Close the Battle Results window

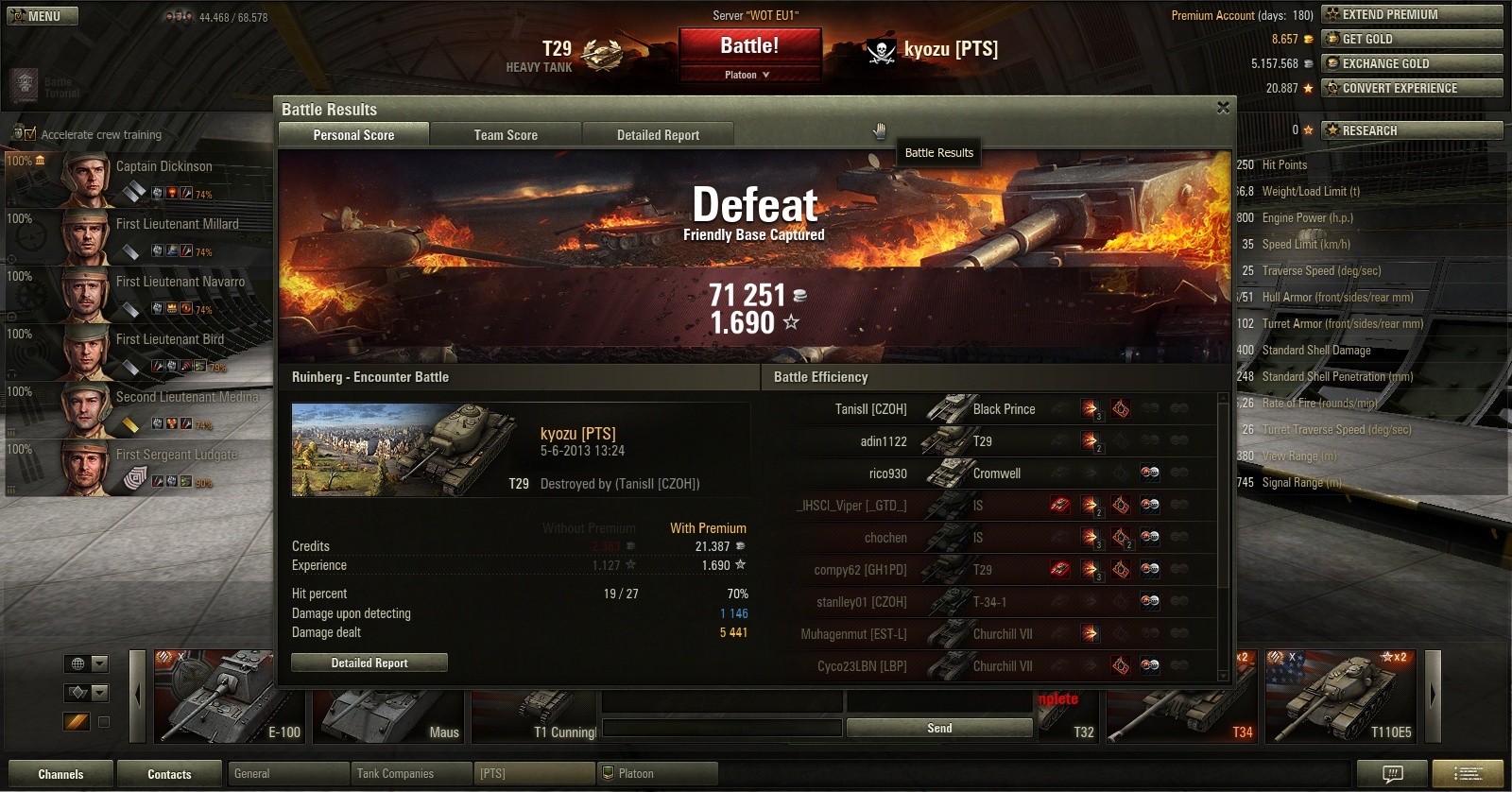click(1223, 108)
